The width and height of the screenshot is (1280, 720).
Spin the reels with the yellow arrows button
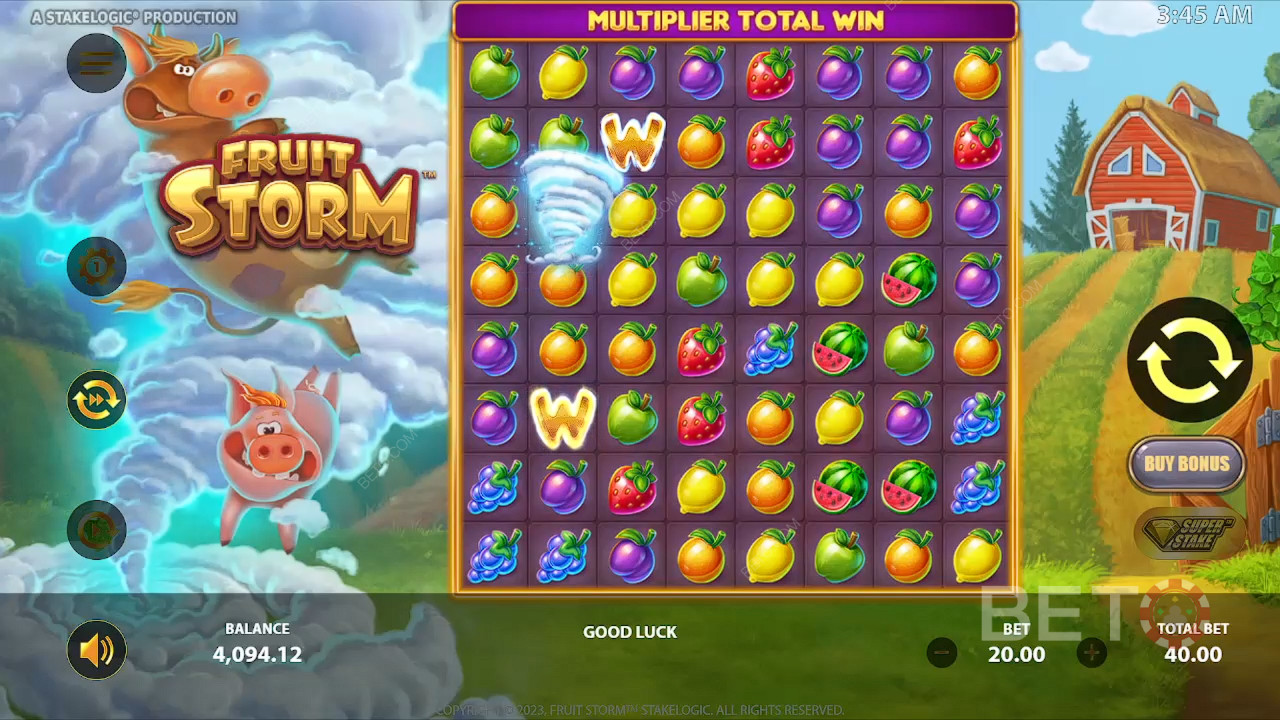click(x=1189, y=360)
